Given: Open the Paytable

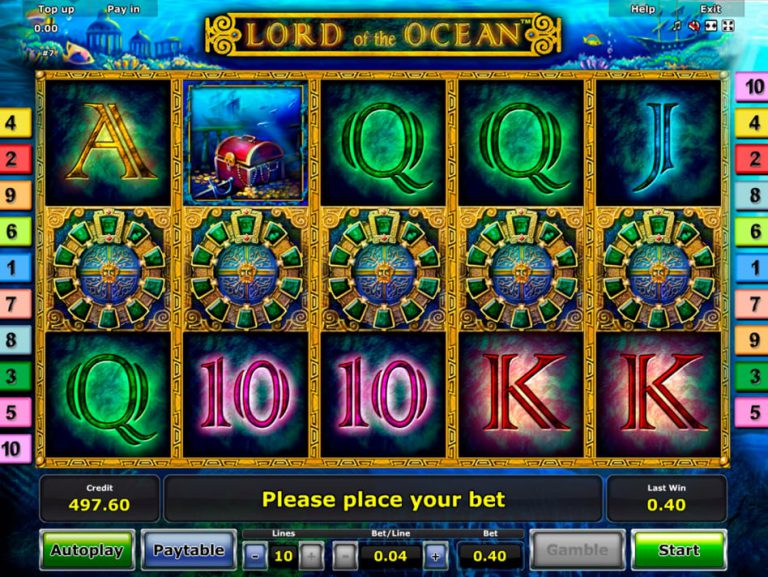Looking at the screenshot, I should 188,550.
